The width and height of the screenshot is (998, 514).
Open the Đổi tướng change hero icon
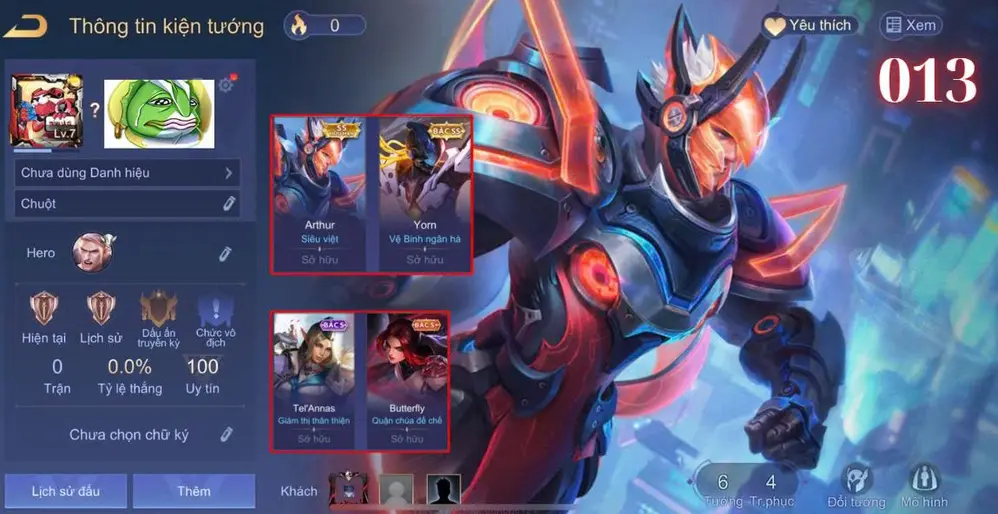coord(856,486)
